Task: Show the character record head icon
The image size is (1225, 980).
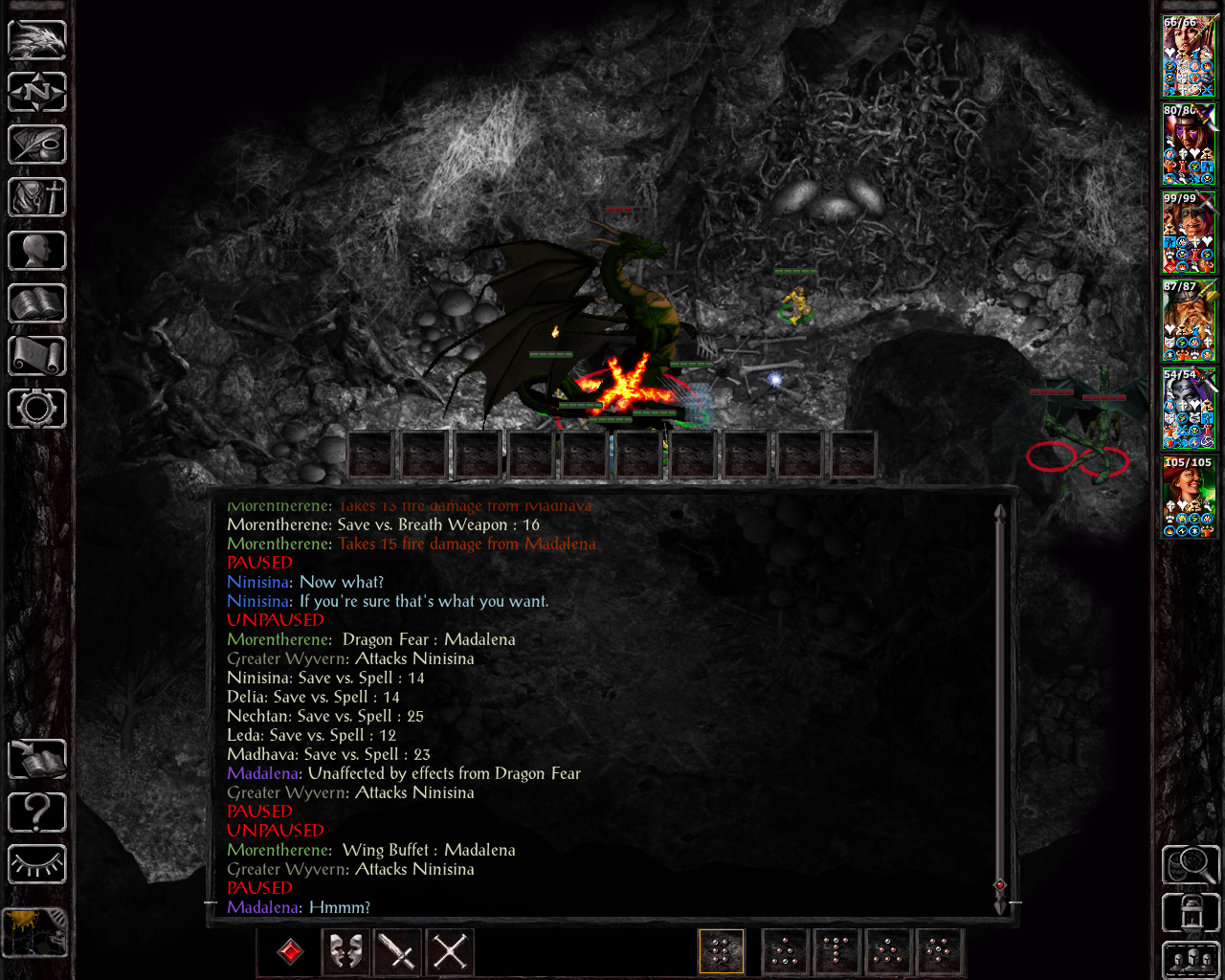Action: (37, 251)
